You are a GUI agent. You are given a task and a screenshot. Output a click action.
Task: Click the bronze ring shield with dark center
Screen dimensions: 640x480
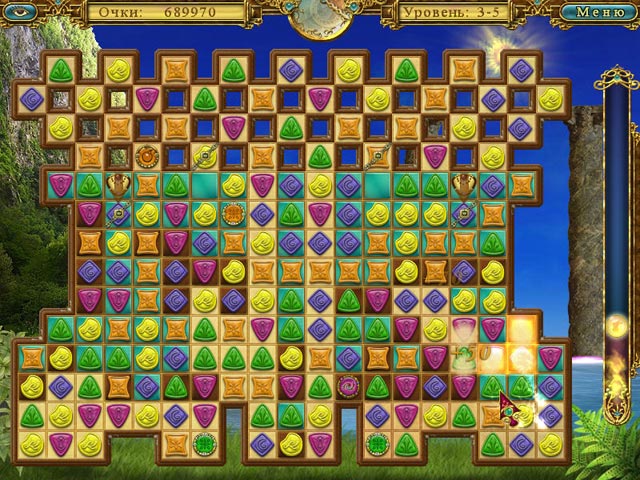147,156
